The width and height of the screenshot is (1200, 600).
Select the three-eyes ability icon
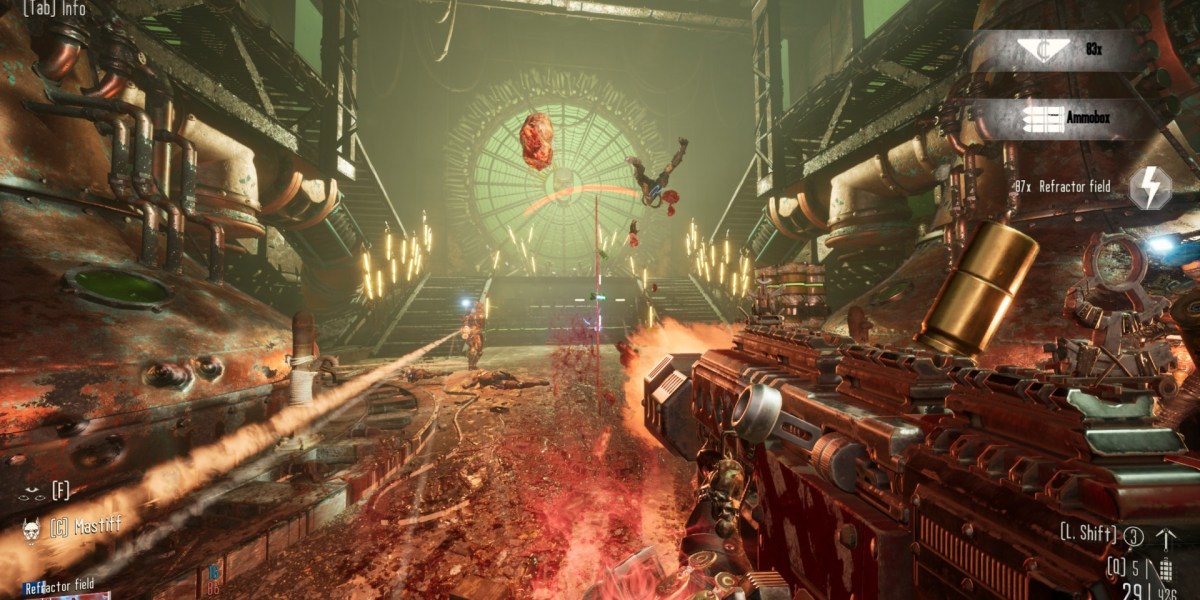pos(31,491)
